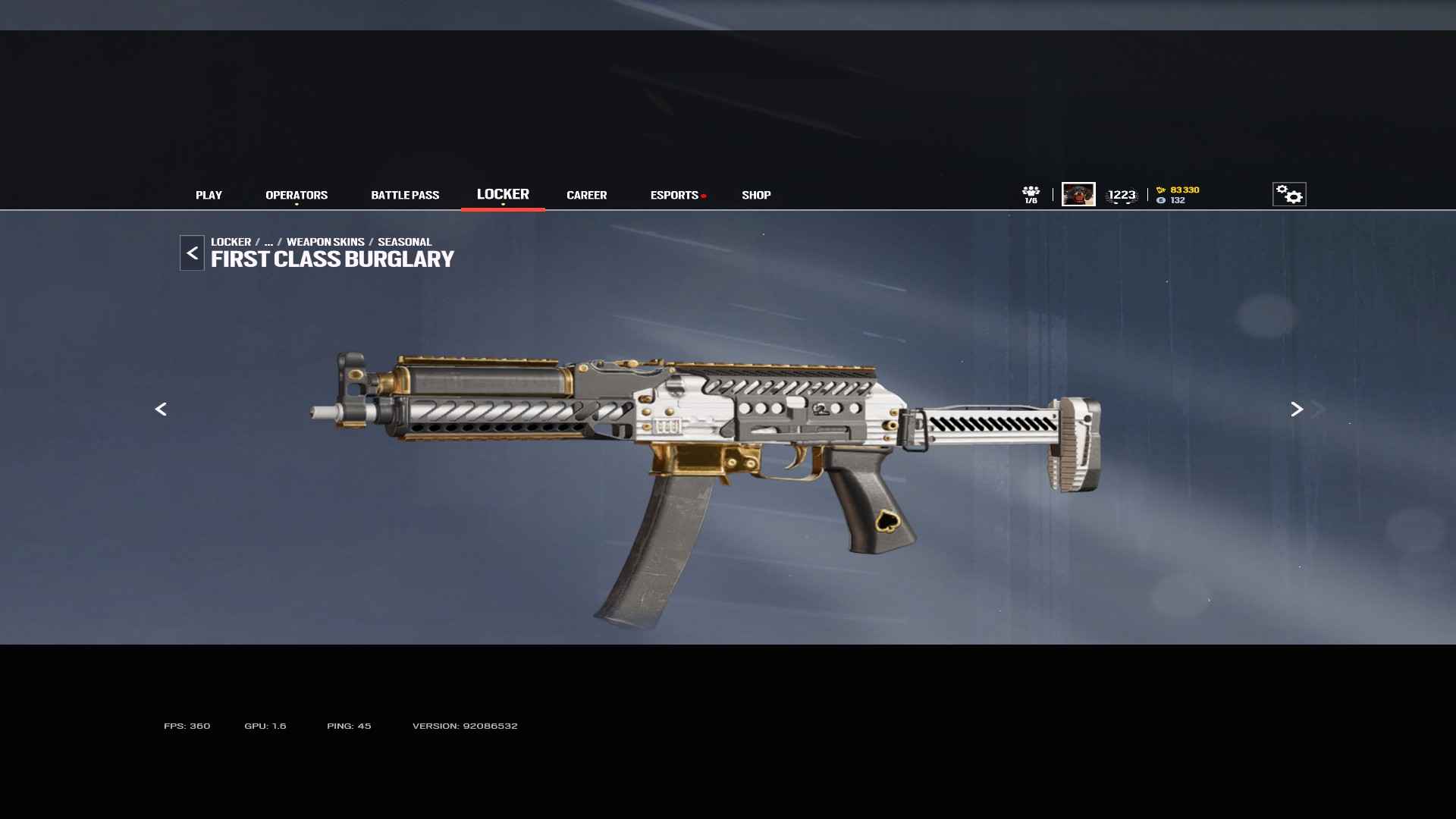Open the Career tab
The image size is (1456, 819).
click(586, 195)
